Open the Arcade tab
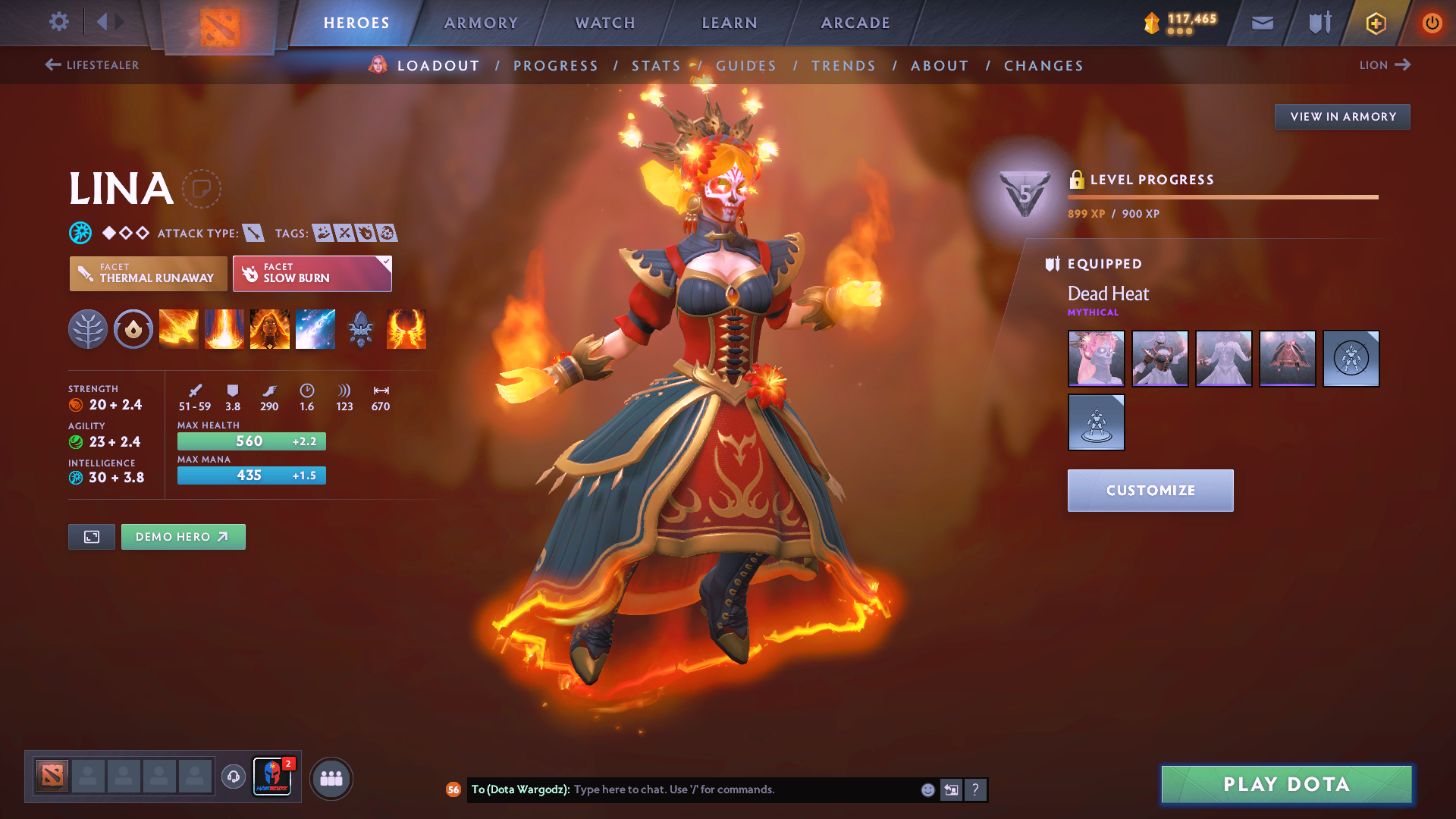 (x=855, y=23)
